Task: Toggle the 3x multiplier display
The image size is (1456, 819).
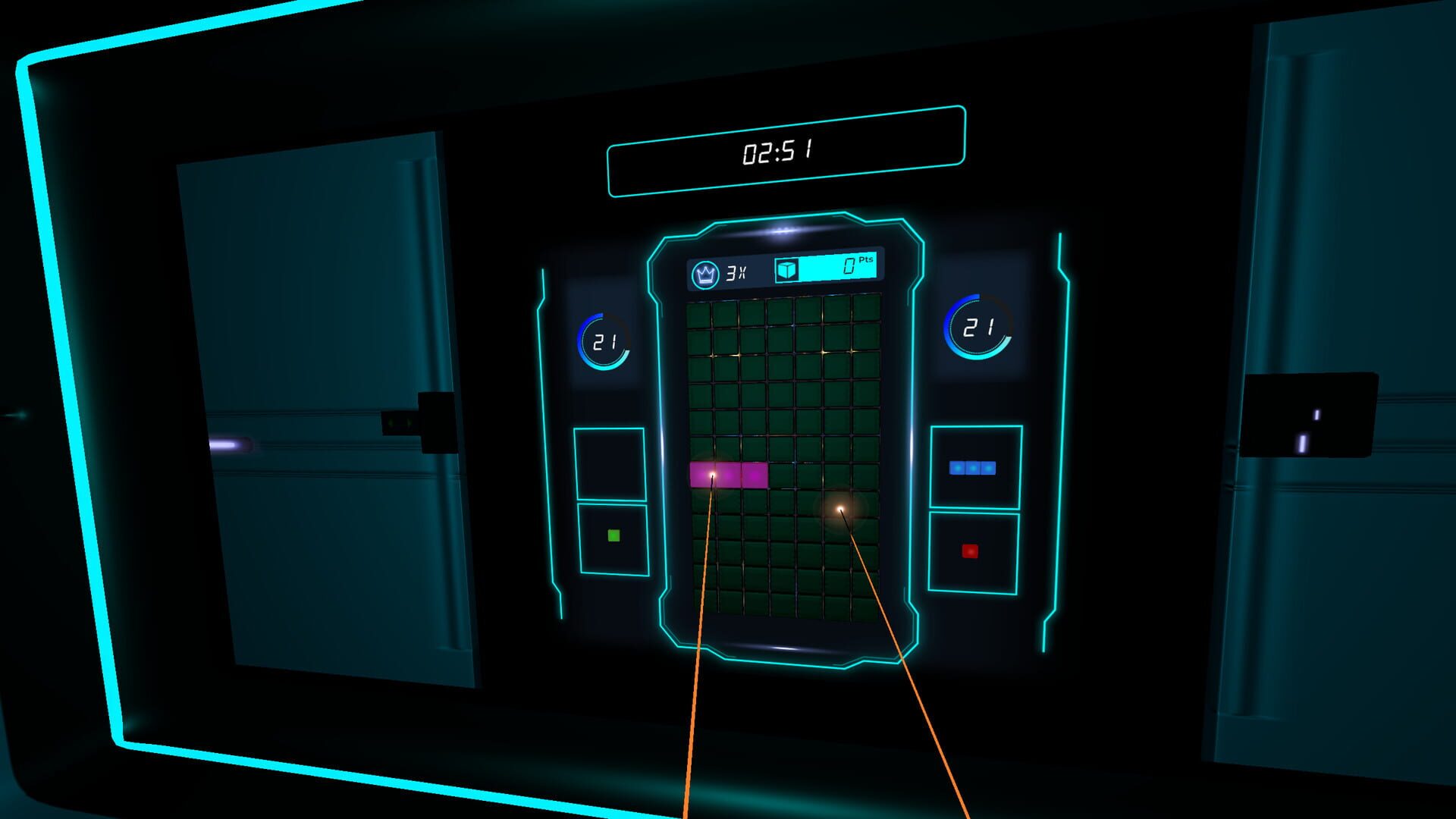Action: pyautogui.click(x=734, y=275)
